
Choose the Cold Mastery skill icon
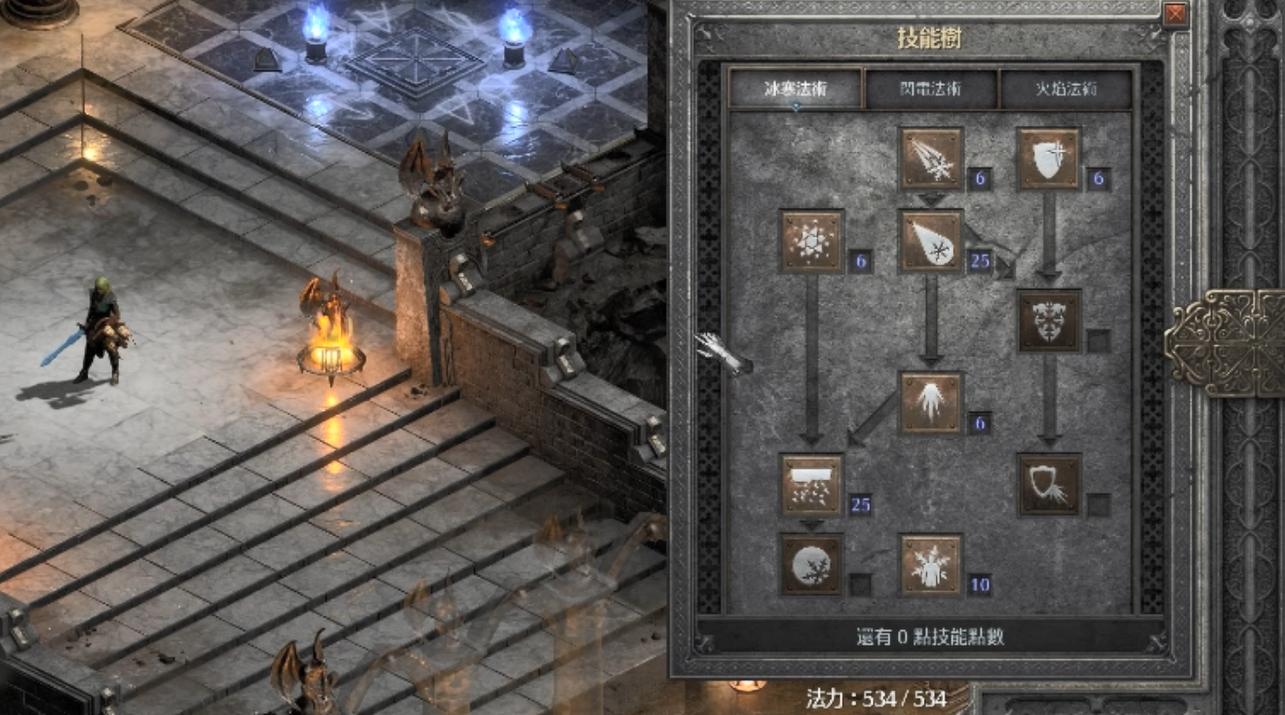click(931, 565)
